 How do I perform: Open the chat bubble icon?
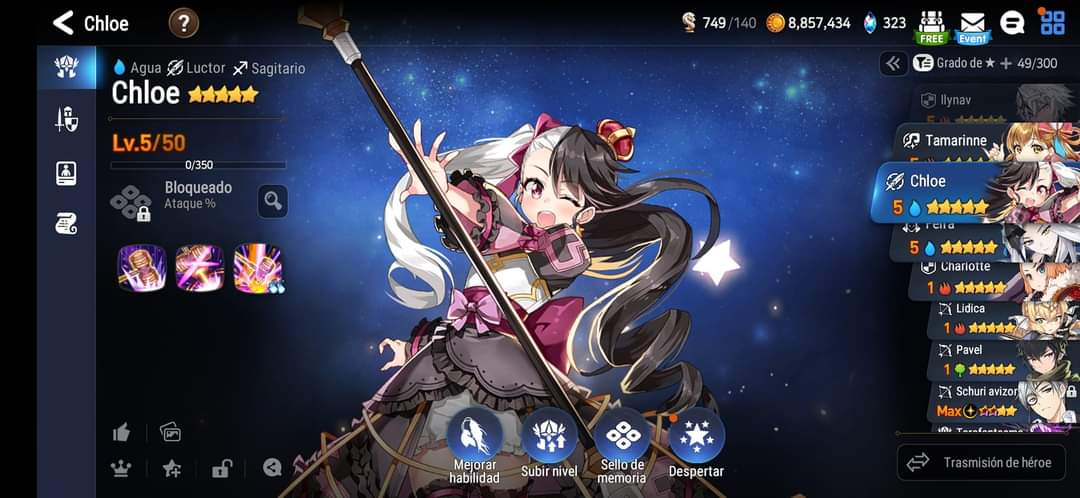[x=1012, y=23]
